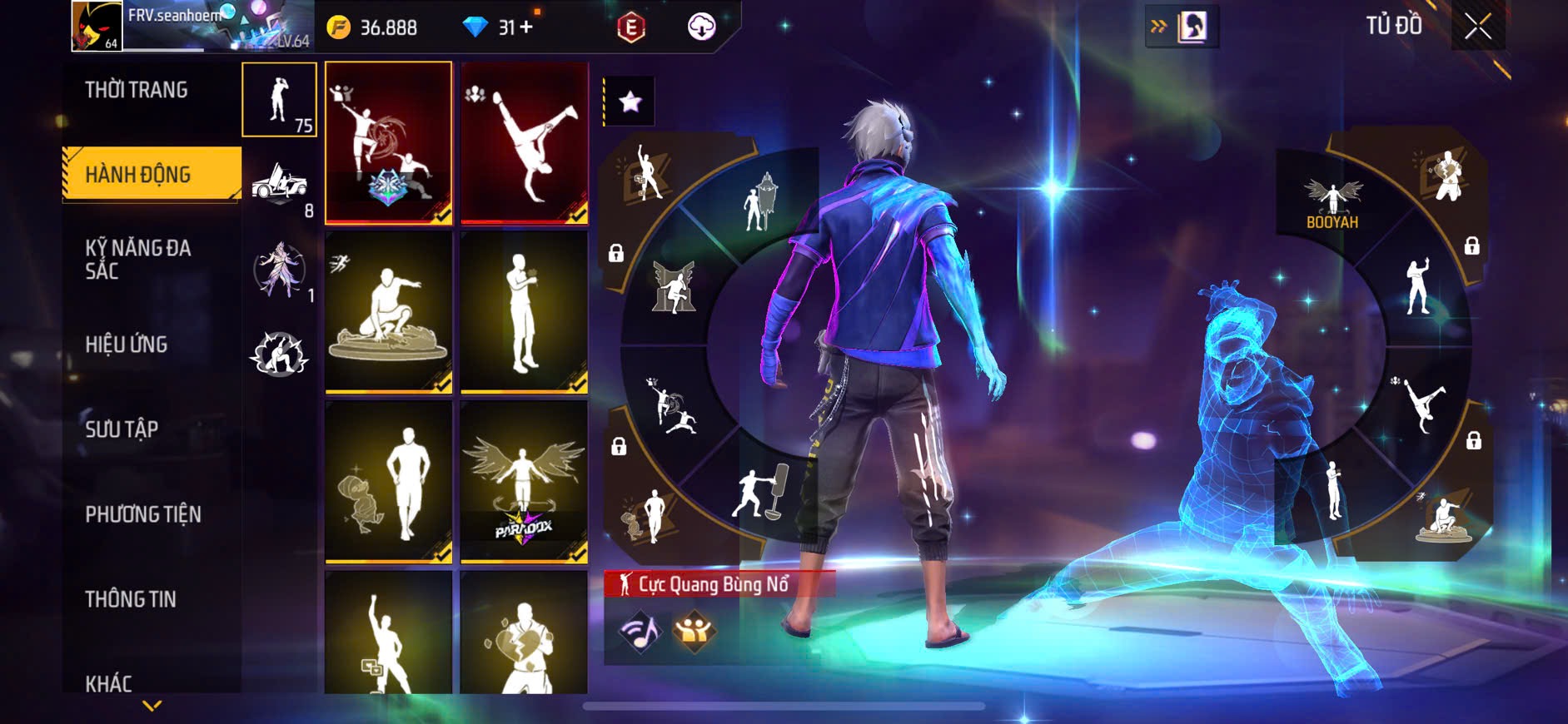Go to the Sưu Tập tab
The height and width of the screenshot is (724, 1568).
122,429
